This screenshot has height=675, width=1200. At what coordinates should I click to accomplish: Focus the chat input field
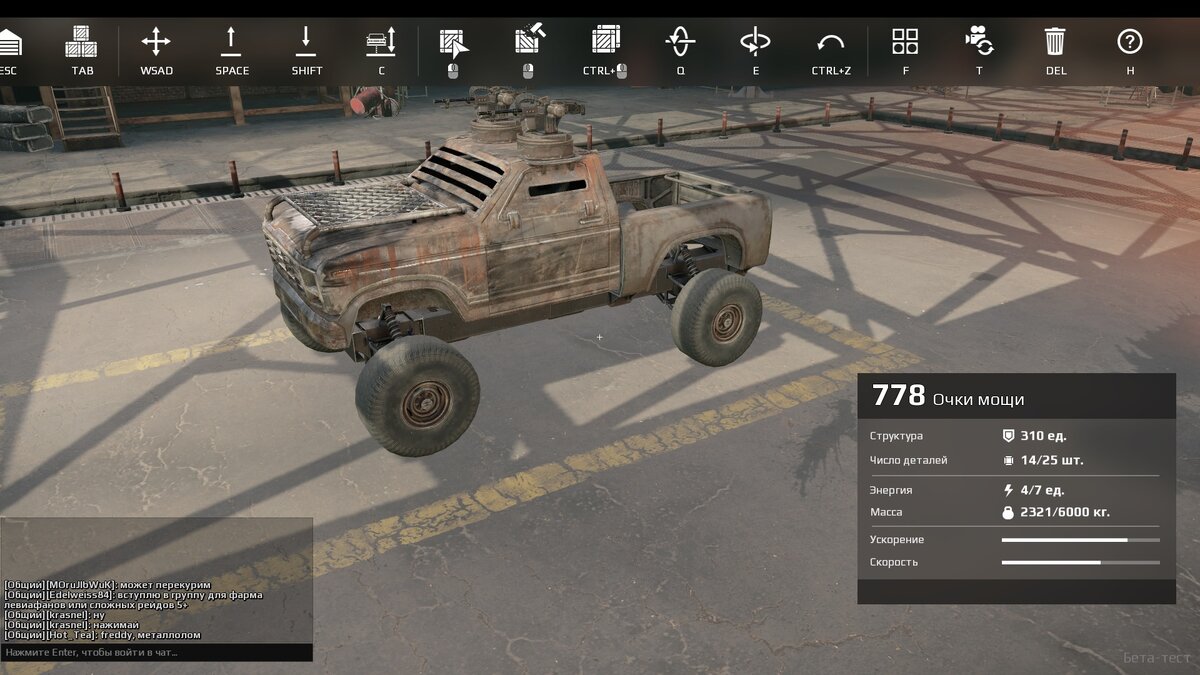tap(157, 652)
